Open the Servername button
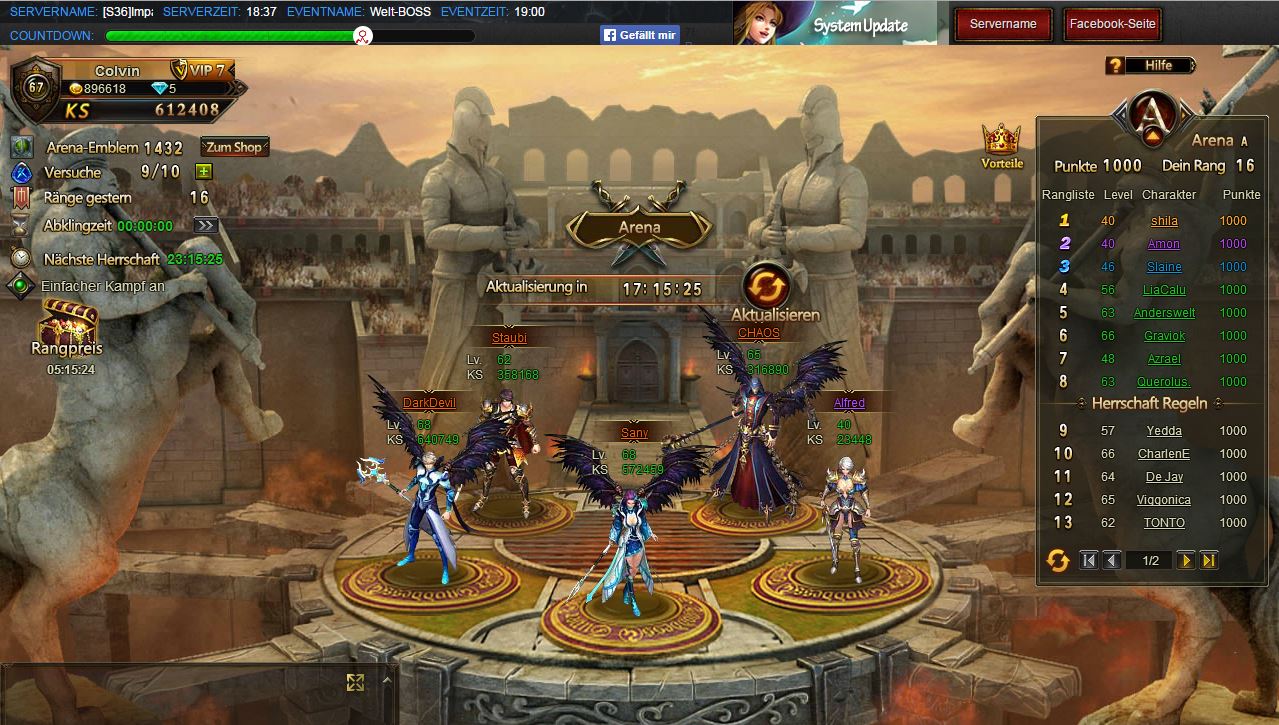 (1003, 24)
